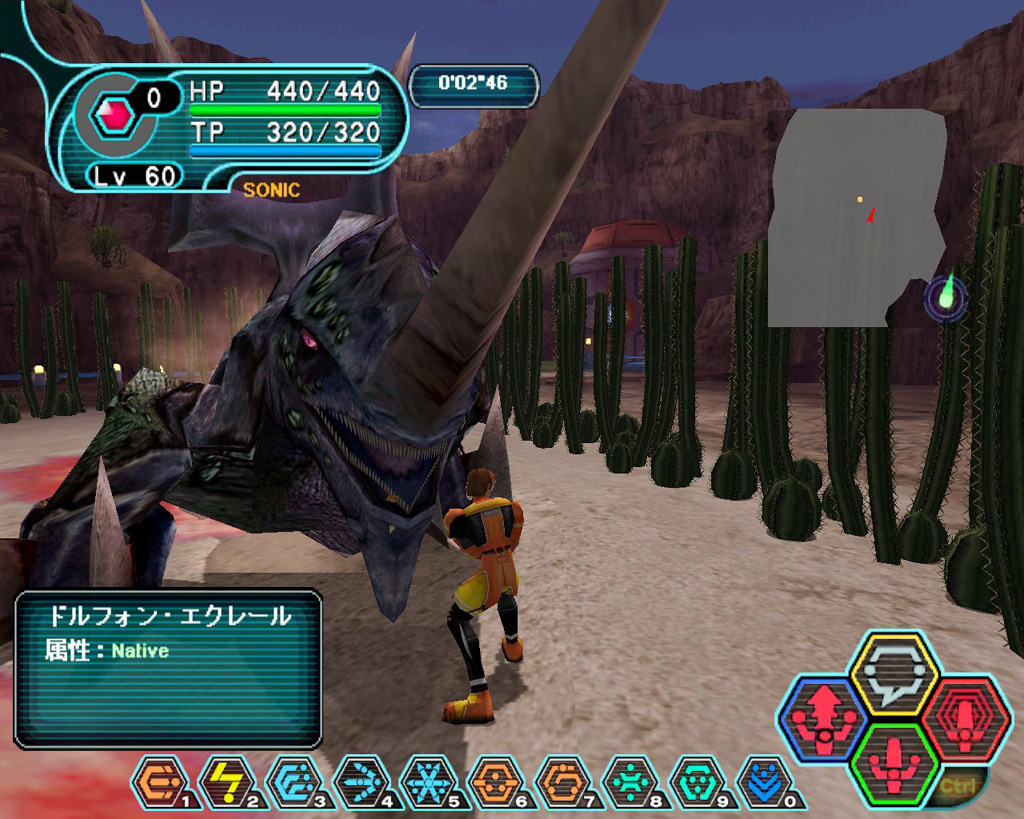Use quick slot 3 blue technique icon
The width and height of the screenshot is (1024, 819).
294,782
